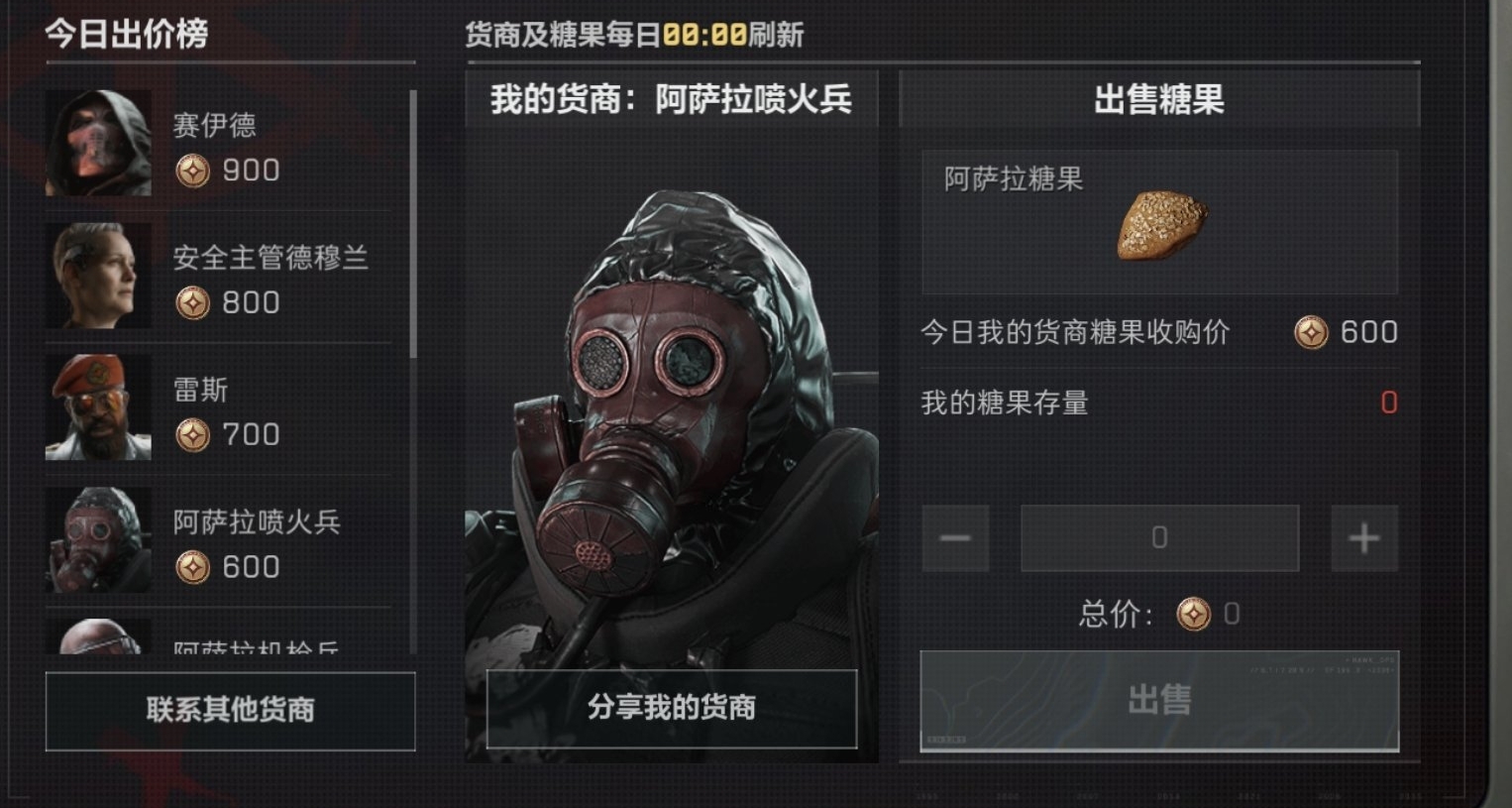
Task: Click the plus stepper to increase quantity
Action: [x=1363, y=537]
